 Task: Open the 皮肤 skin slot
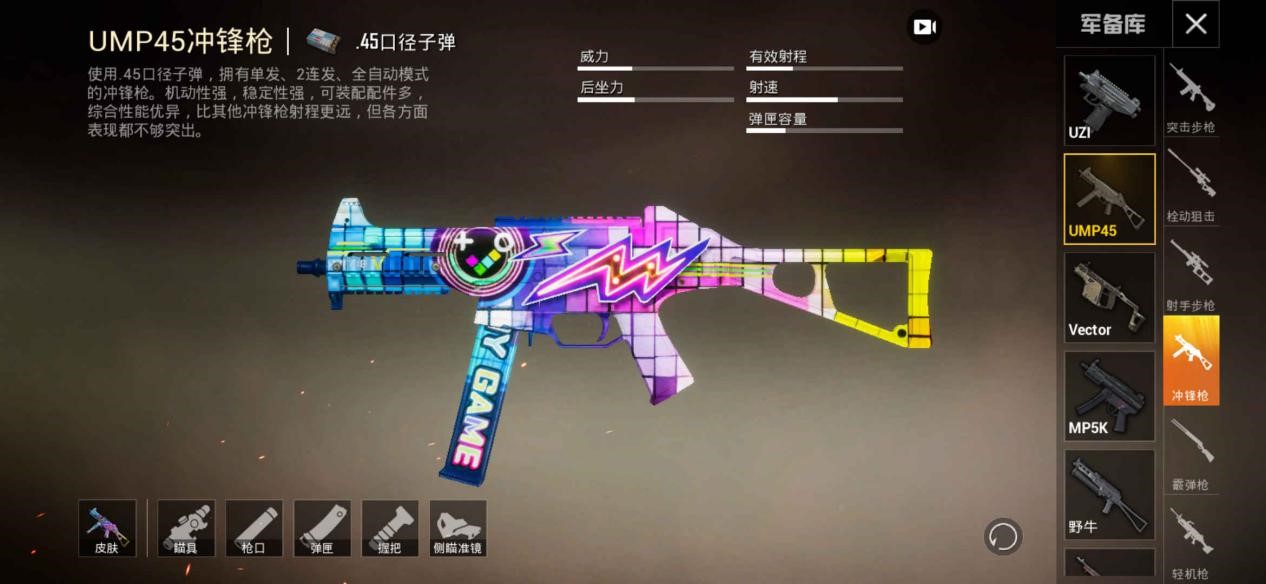(107, 528)
